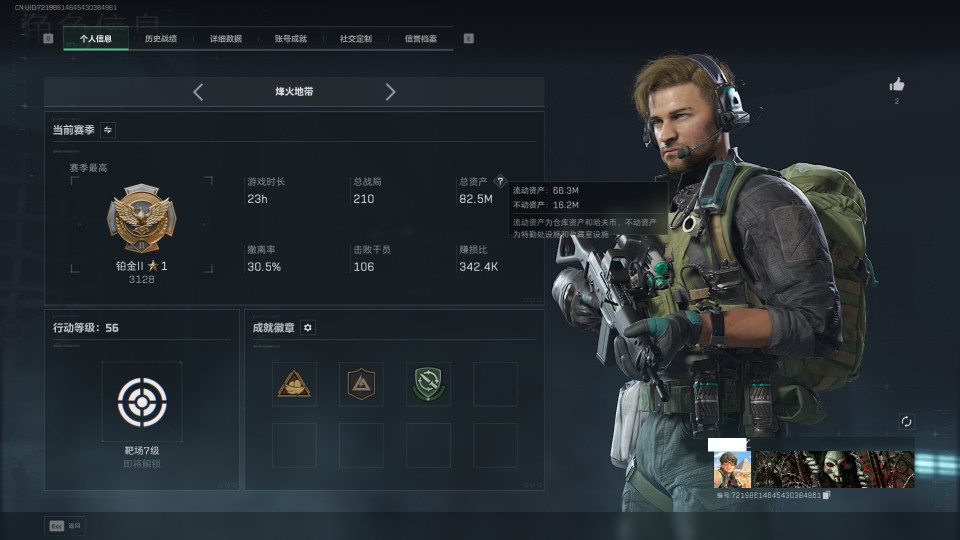The image size is (960, 540).
Task: Click the right arrow beside 烽火地带
Action: click(x=390, y=92)
